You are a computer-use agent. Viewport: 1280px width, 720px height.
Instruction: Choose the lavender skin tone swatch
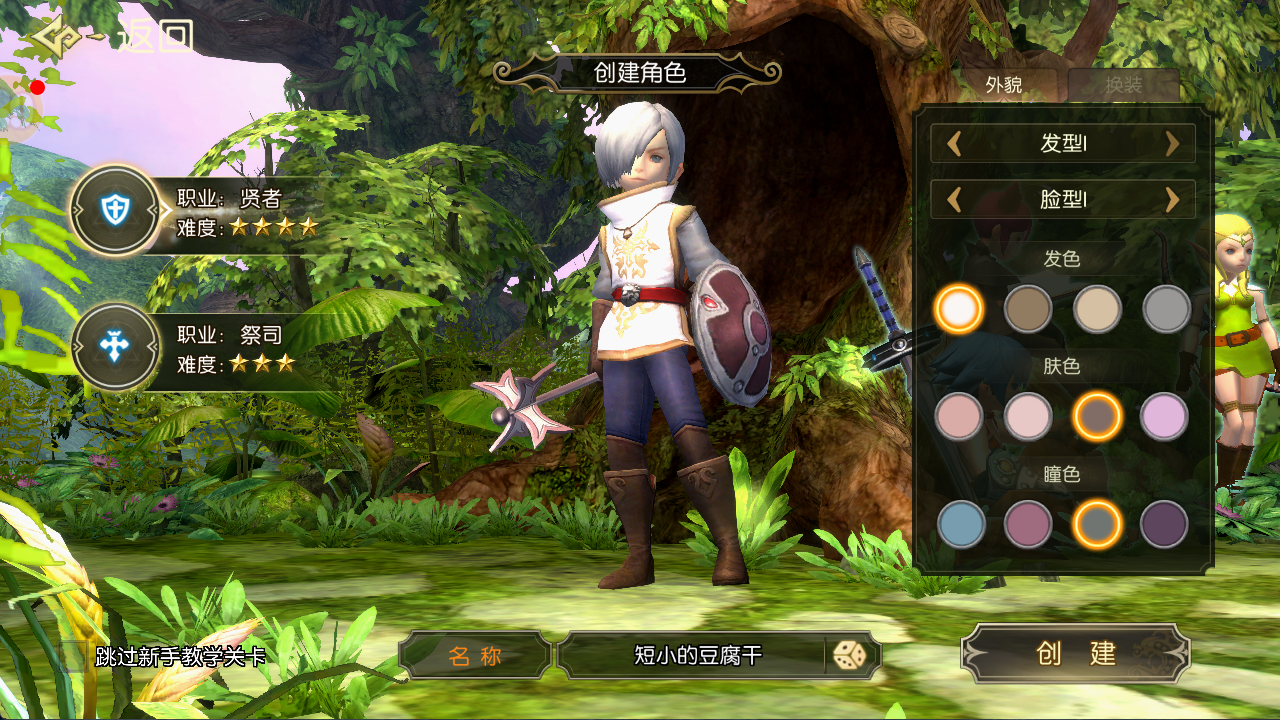[1164, 416]
